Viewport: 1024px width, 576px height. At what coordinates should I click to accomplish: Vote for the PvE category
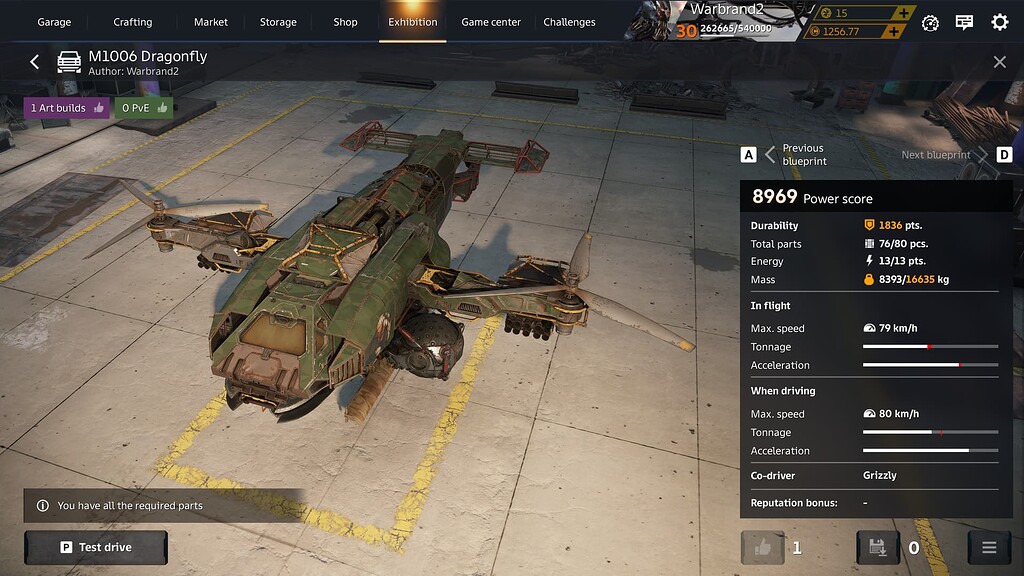[143, 108]
